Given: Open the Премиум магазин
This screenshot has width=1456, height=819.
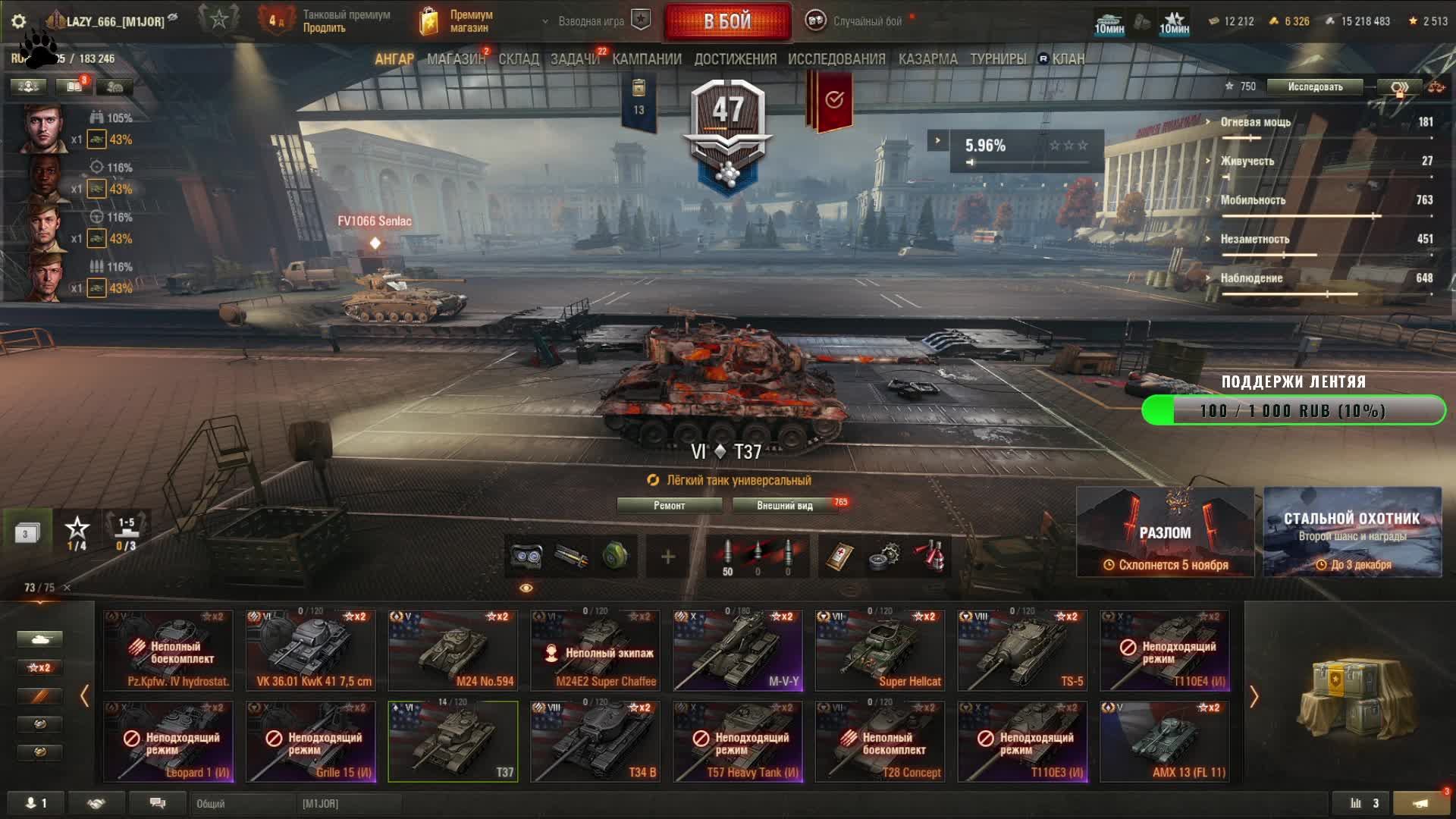Looking at the screenshot, I should (457, 21).
